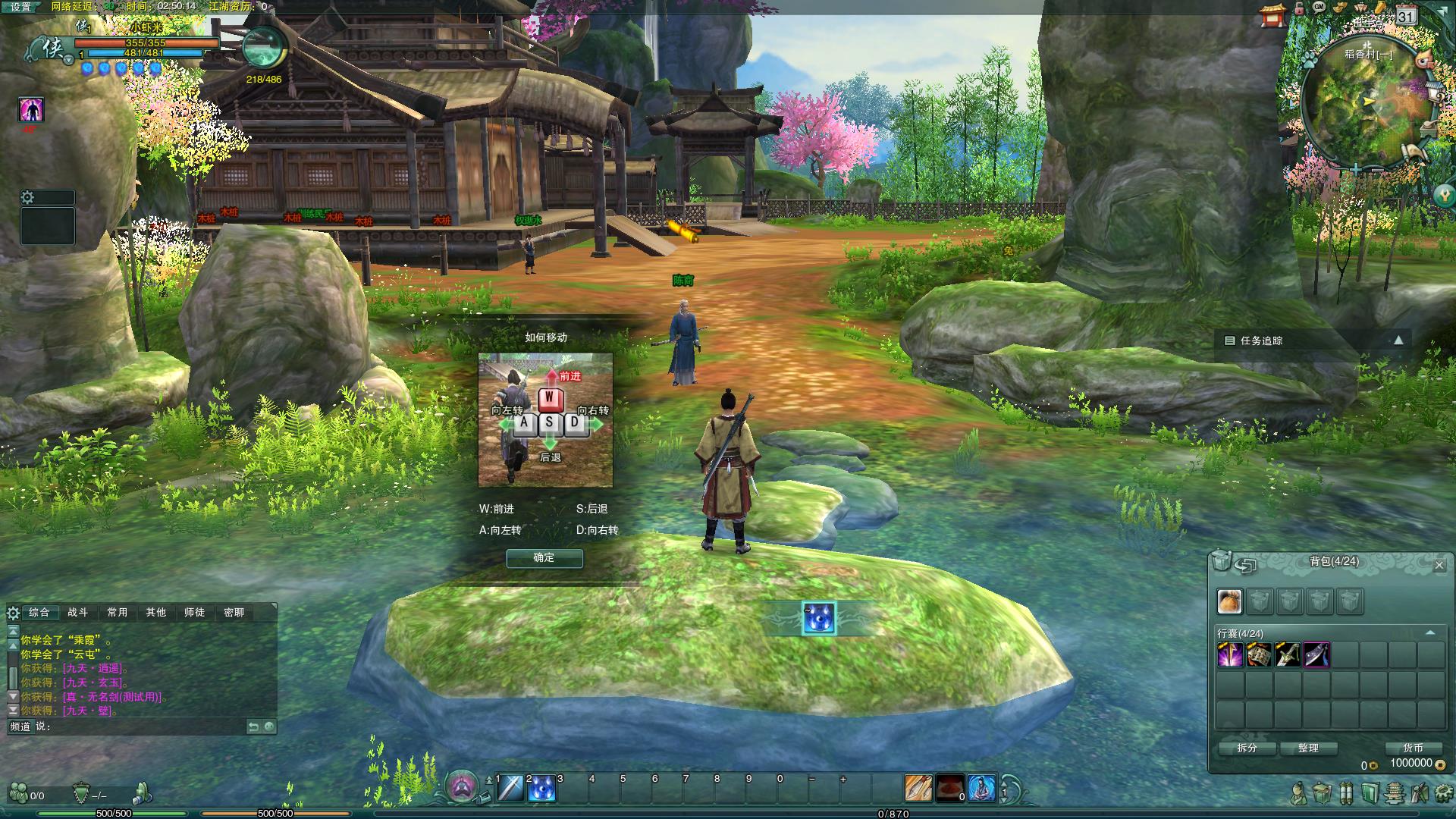
Task: Open the 货币 currency button
Action: 1413,748
